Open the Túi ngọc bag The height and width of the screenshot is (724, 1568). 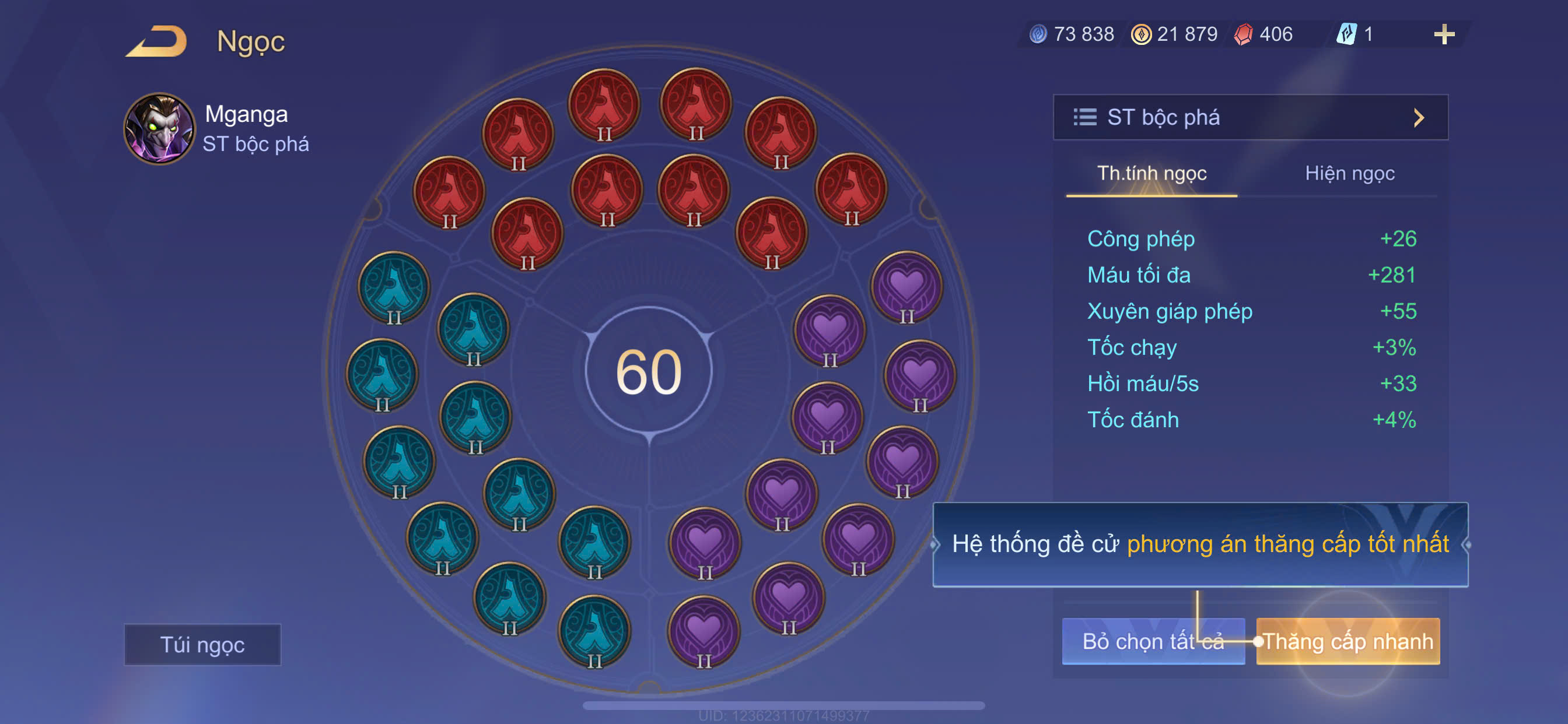pos(202,644)
